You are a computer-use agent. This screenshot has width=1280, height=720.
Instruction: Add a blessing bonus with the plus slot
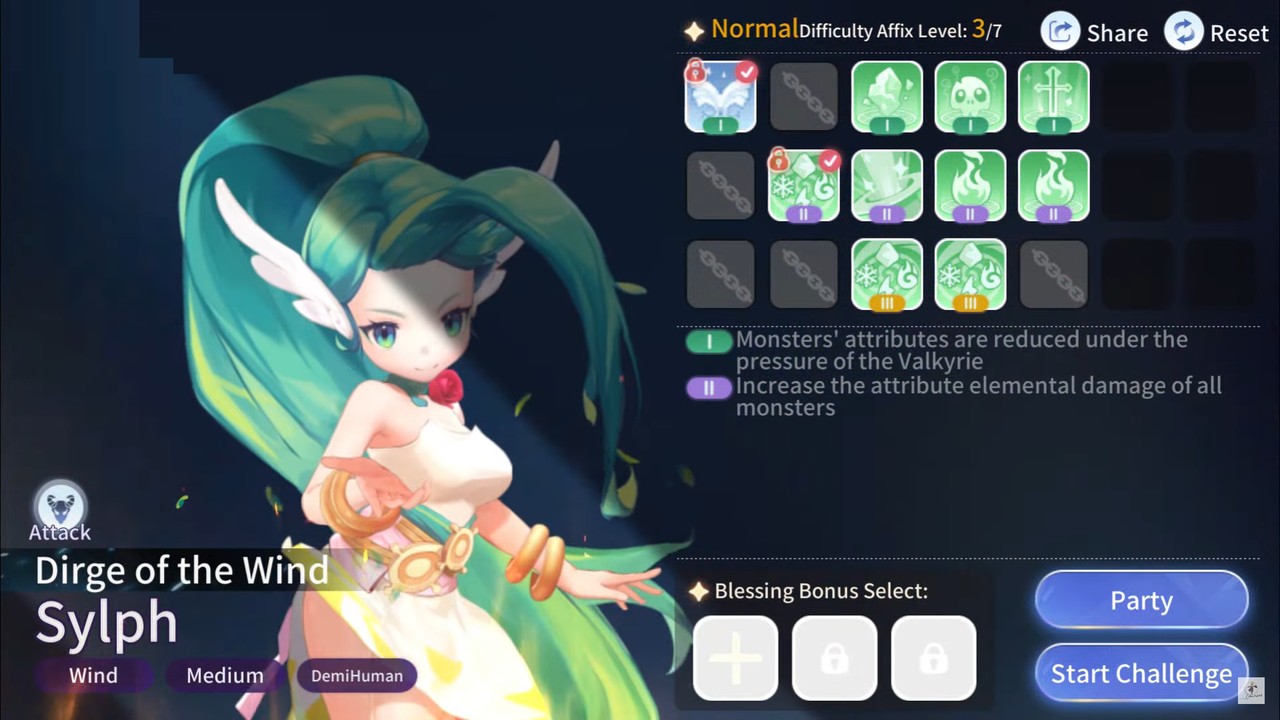click(x=735, y=658)
